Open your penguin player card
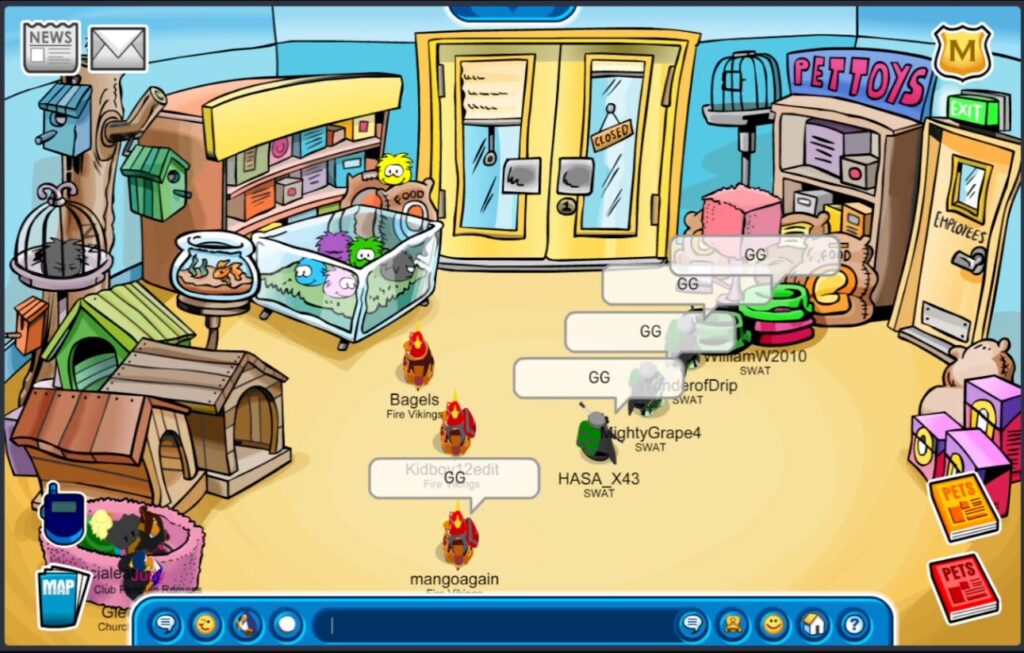Image resolution: width=1024 pixels, height=653 pixels. point(732,626)
